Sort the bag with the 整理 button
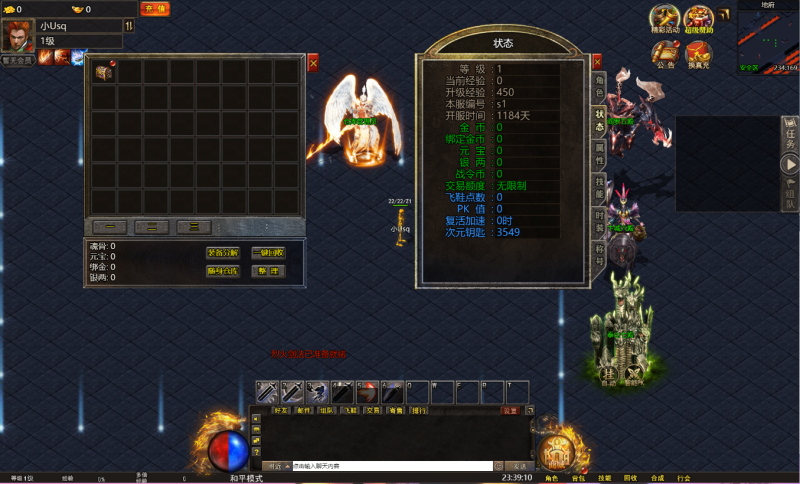The width and height of the screenshot is (800, 484). 268,271
